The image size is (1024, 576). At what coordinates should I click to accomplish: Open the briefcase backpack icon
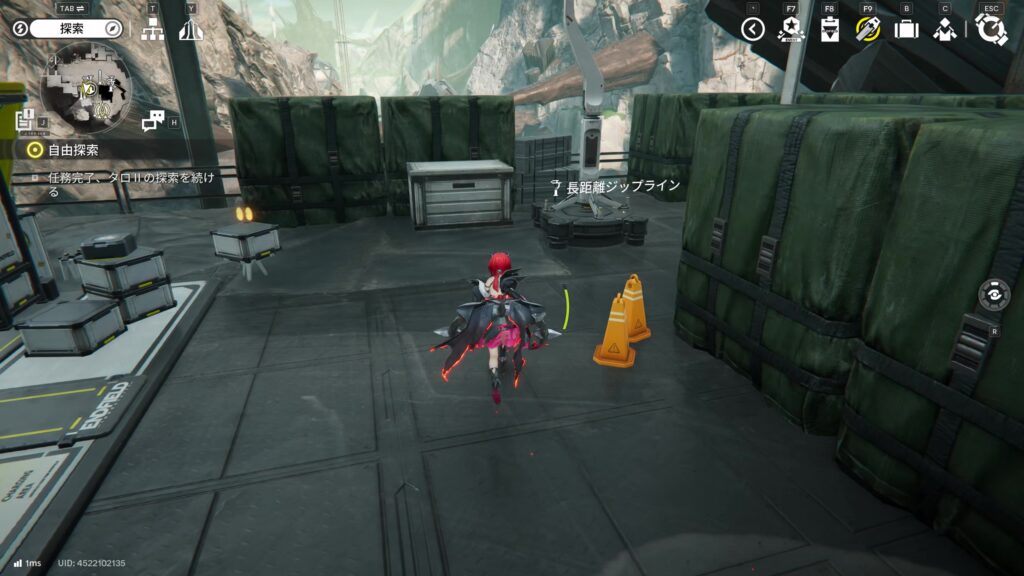tap(906, 29)
